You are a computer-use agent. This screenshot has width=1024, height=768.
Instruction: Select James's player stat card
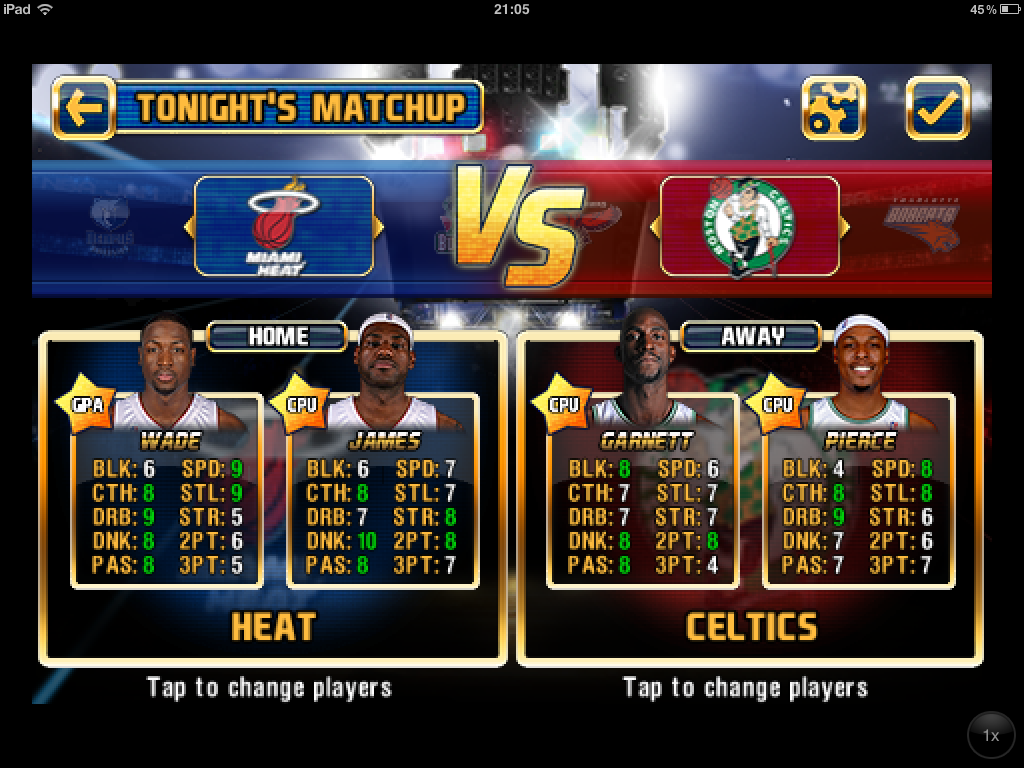pos(382,510)
